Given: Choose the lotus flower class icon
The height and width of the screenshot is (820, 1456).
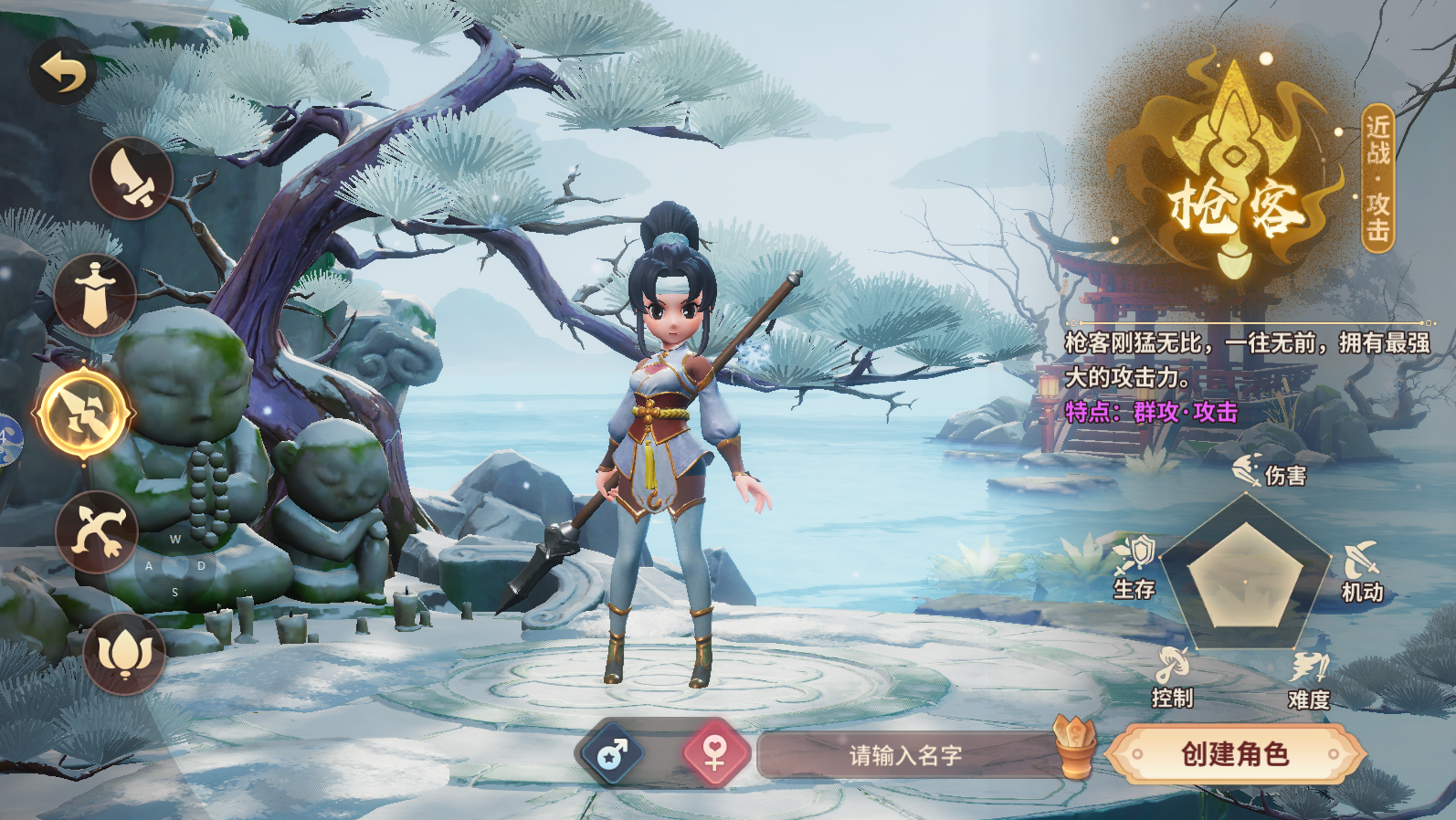Looking at the screenshot, I should click(x=124, y=653).
